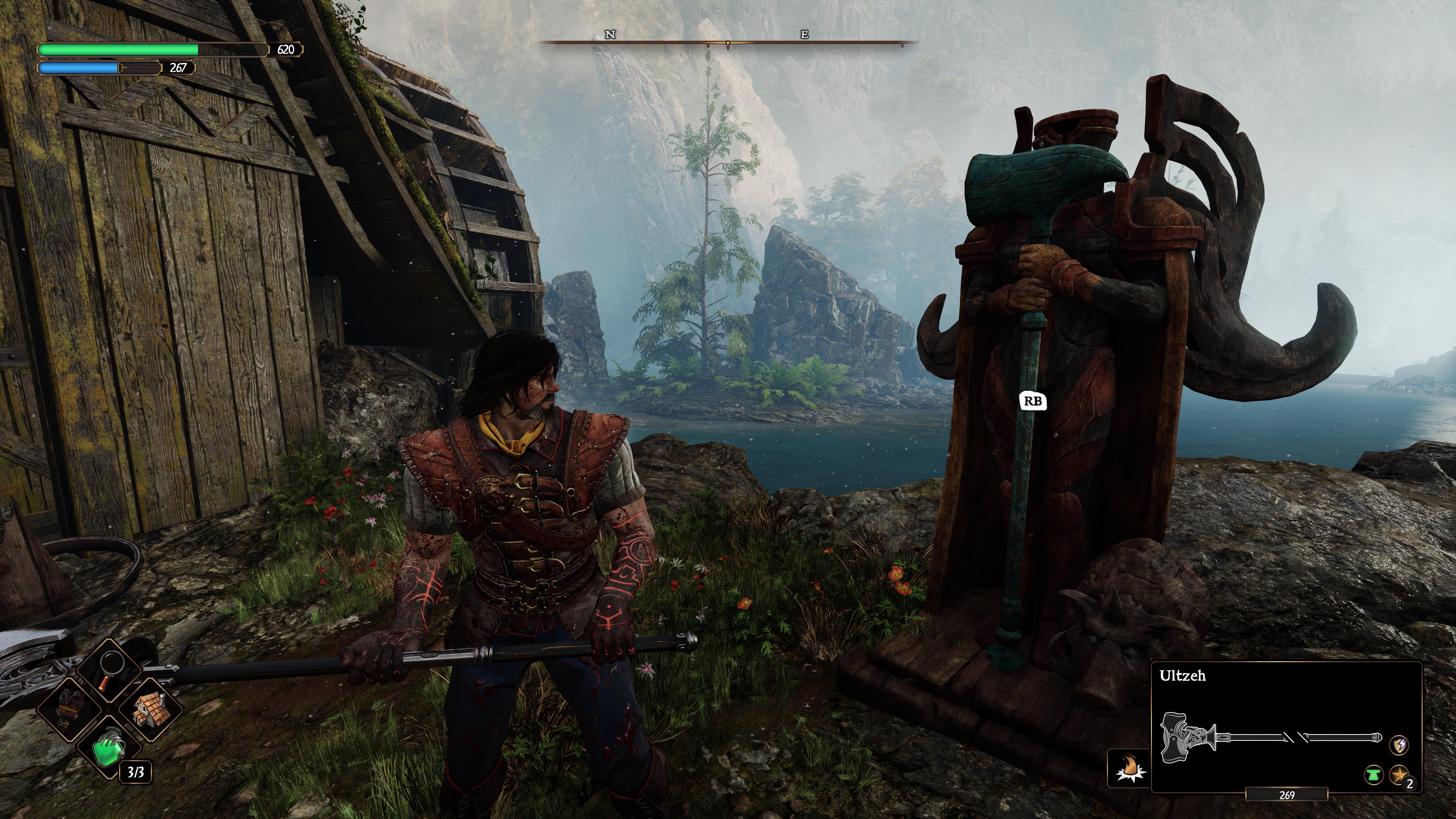Viewport: 1456px width, 819px height.
Task: Click the 267 mana counter plate
Action: point(179,69)
